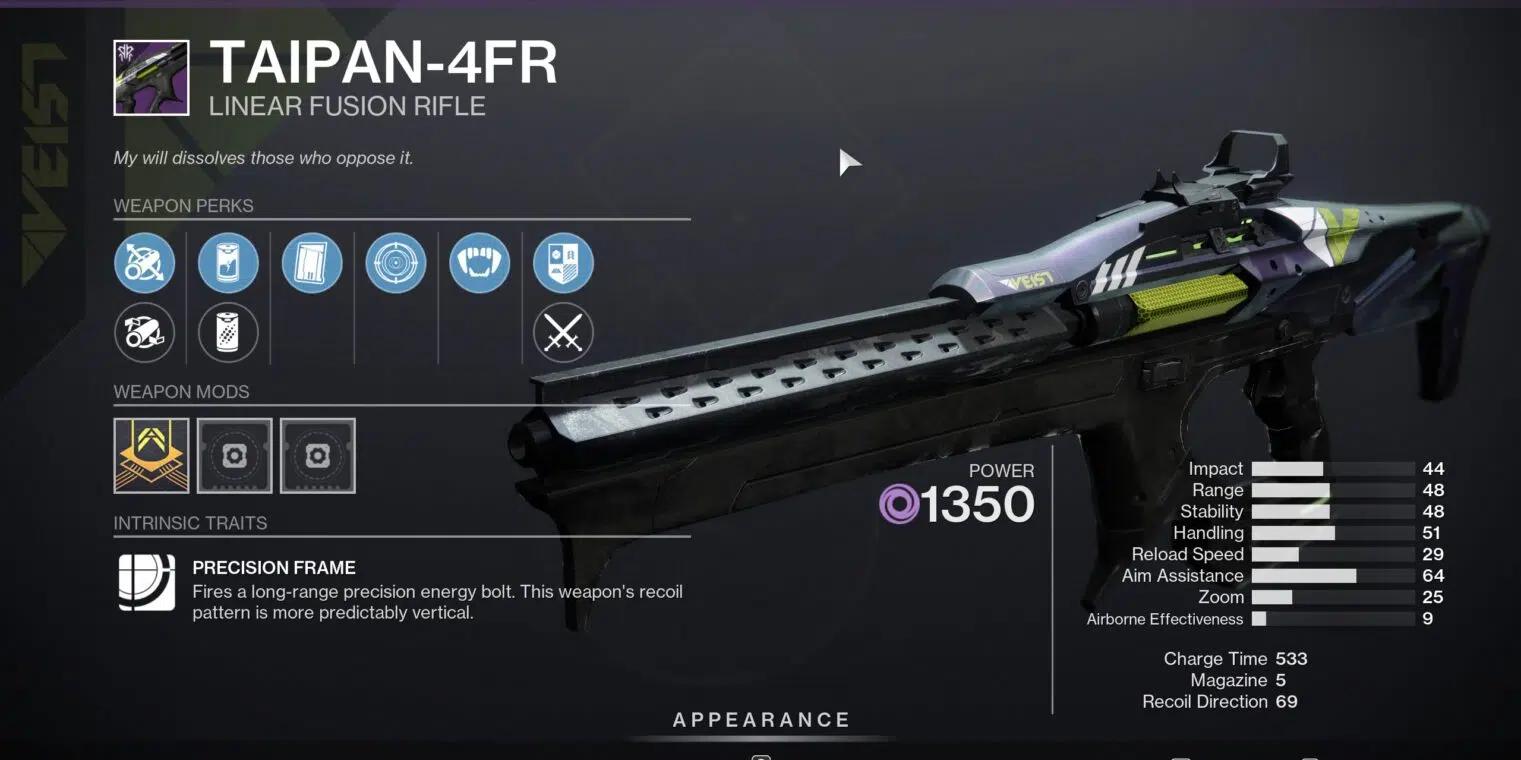The width and height of the screenshot is (1521, 760).
Task: Pick the concentric crosshair target perk
Action: [396, 264]
